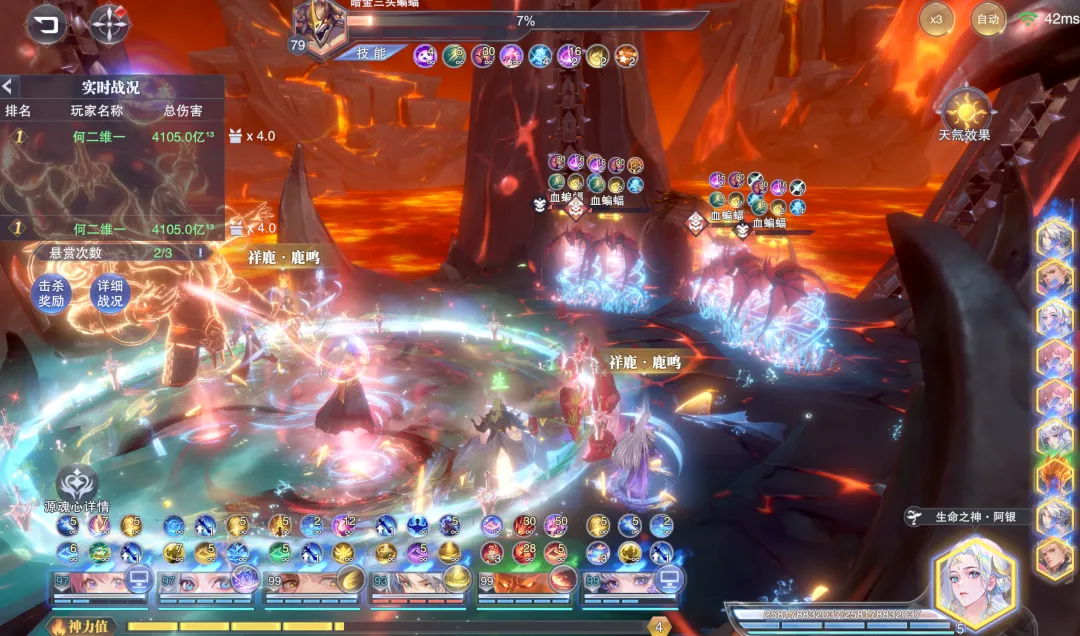Open the crosshair target control

(x=109, y=25)
